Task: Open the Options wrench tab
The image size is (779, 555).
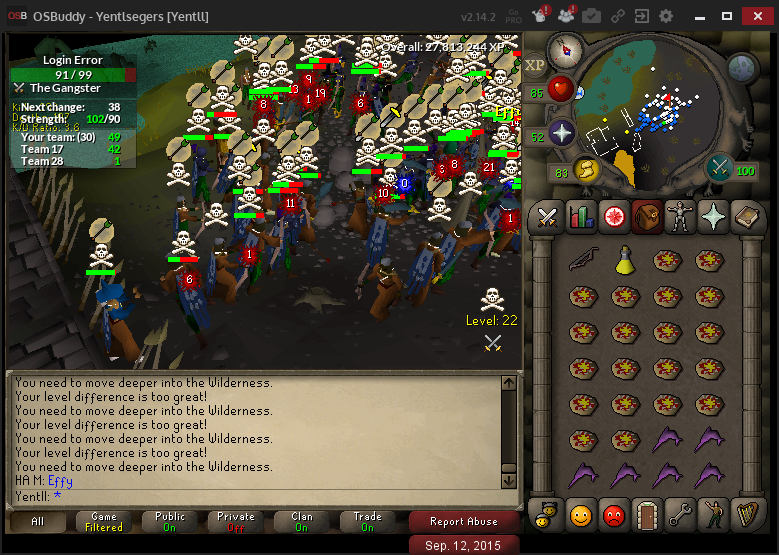Action: pos(680,515)
